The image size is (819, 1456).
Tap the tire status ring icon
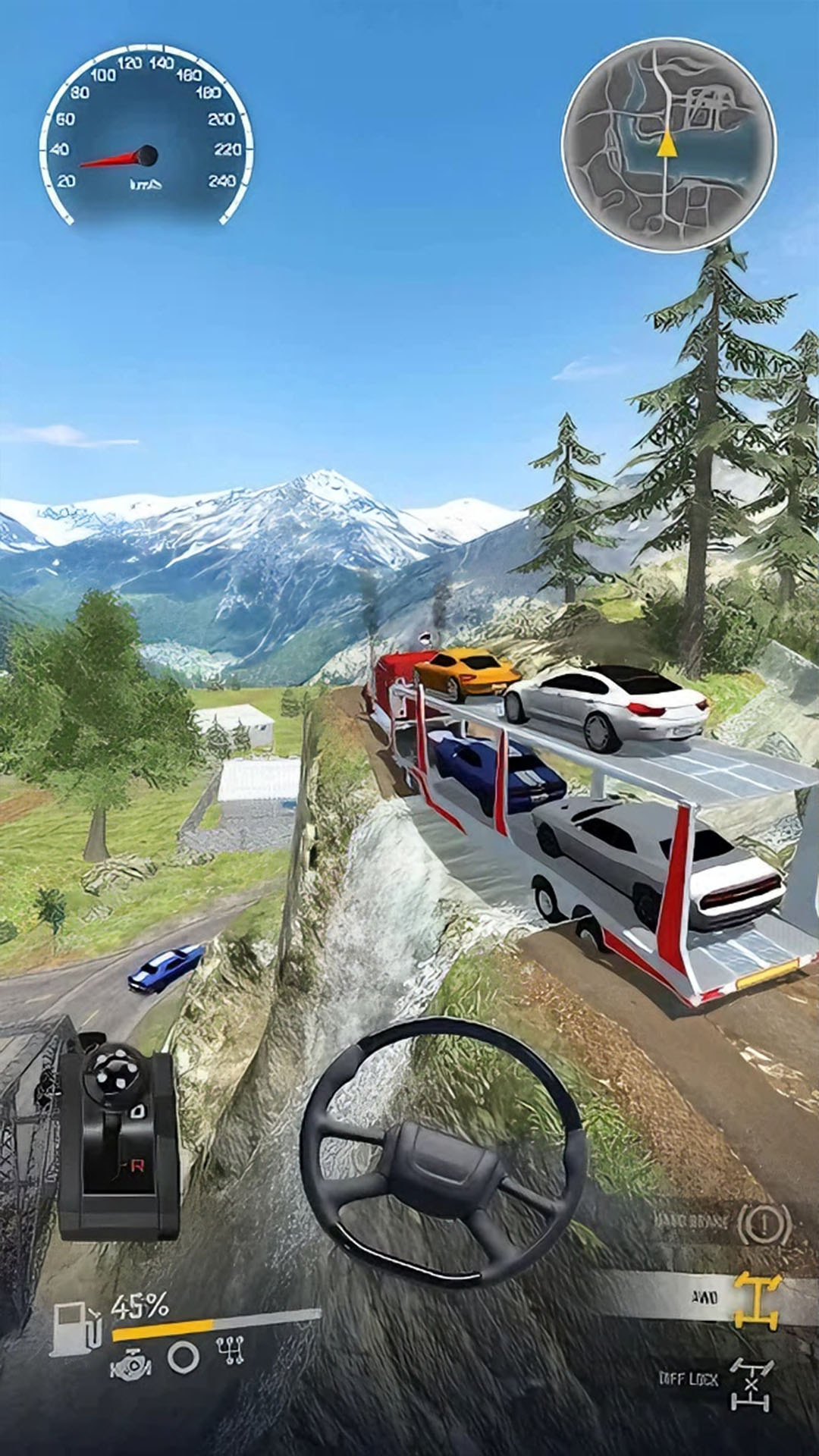(183, 1357)
